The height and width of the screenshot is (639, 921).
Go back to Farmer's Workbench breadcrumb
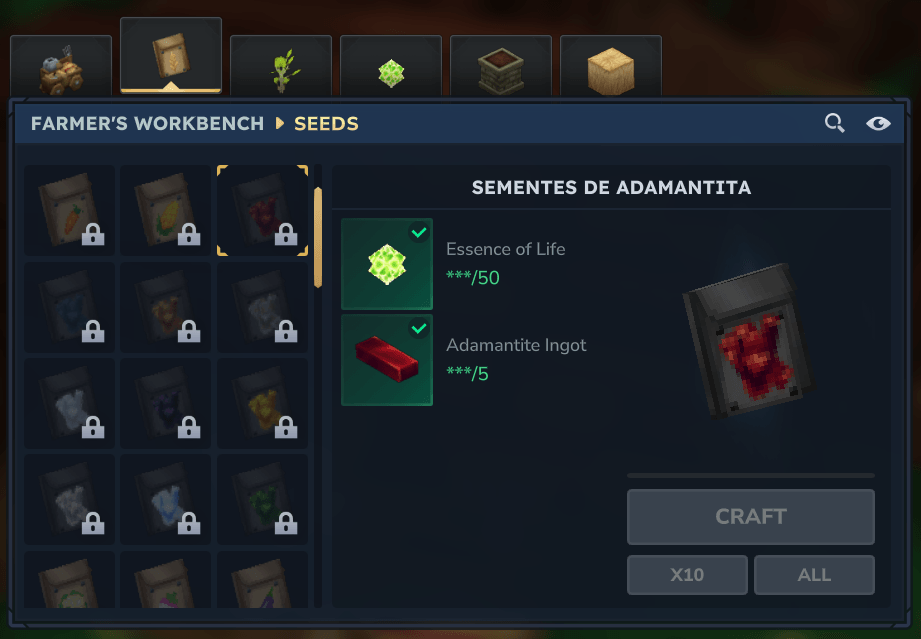tap(147, 124)
